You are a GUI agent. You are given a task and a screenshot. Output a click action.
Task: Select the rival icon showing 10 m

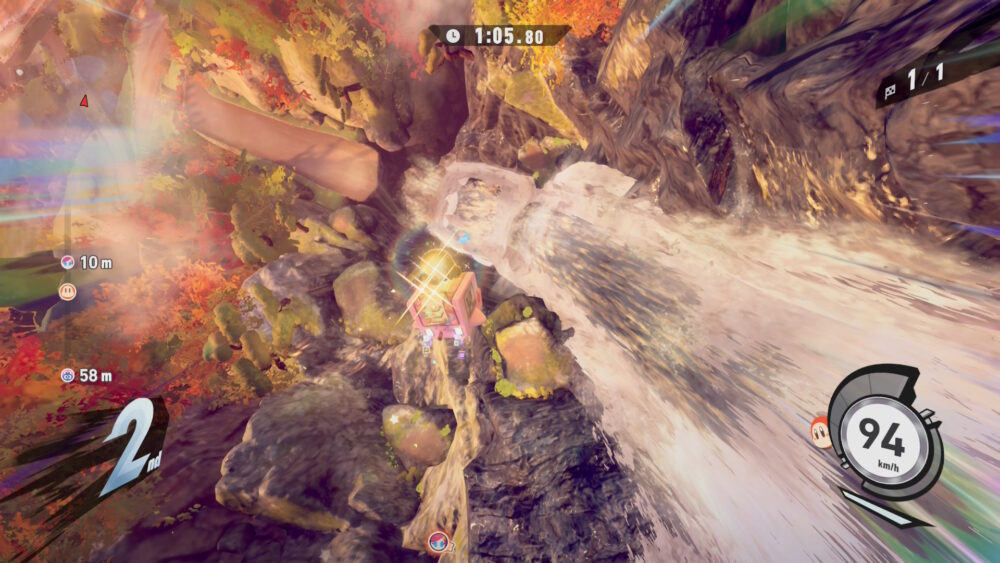click(68, 262)
